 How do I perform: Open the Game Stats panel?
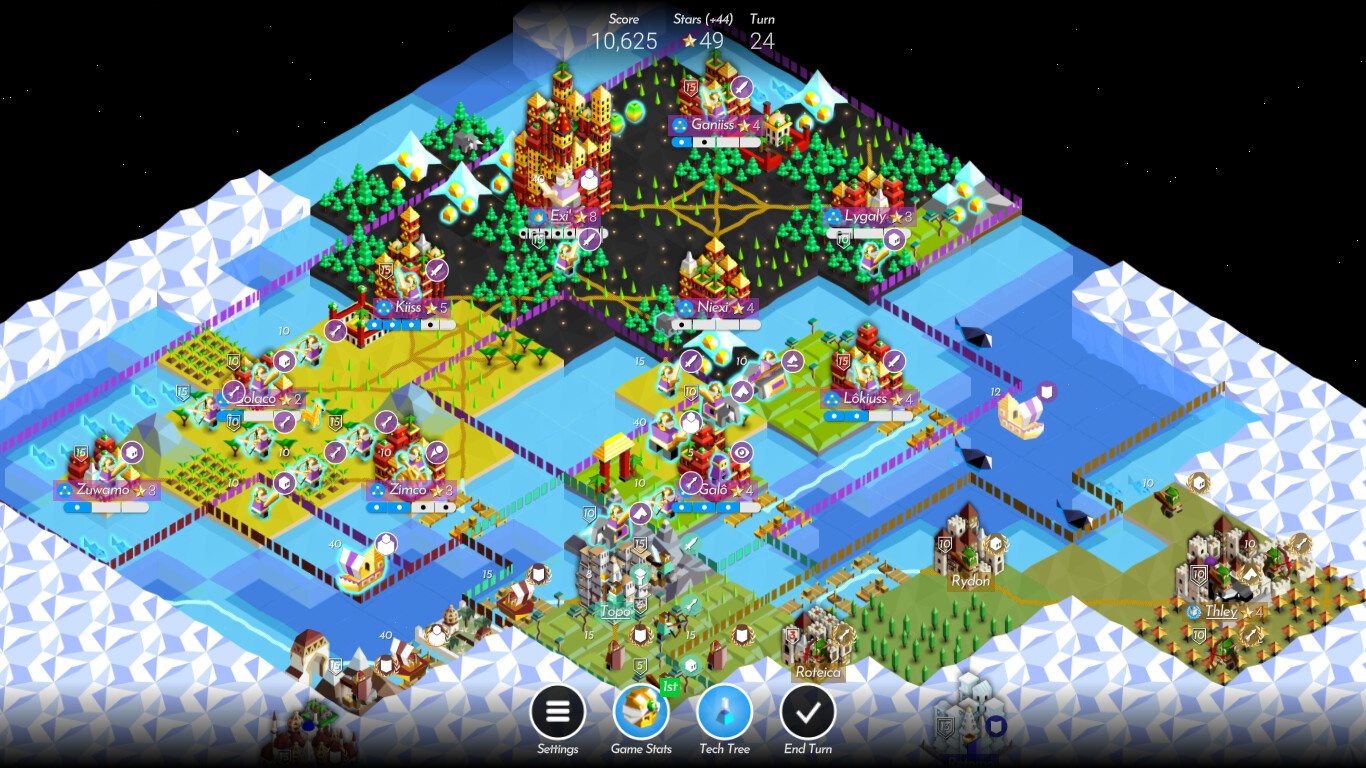click(x=641, y=712)
